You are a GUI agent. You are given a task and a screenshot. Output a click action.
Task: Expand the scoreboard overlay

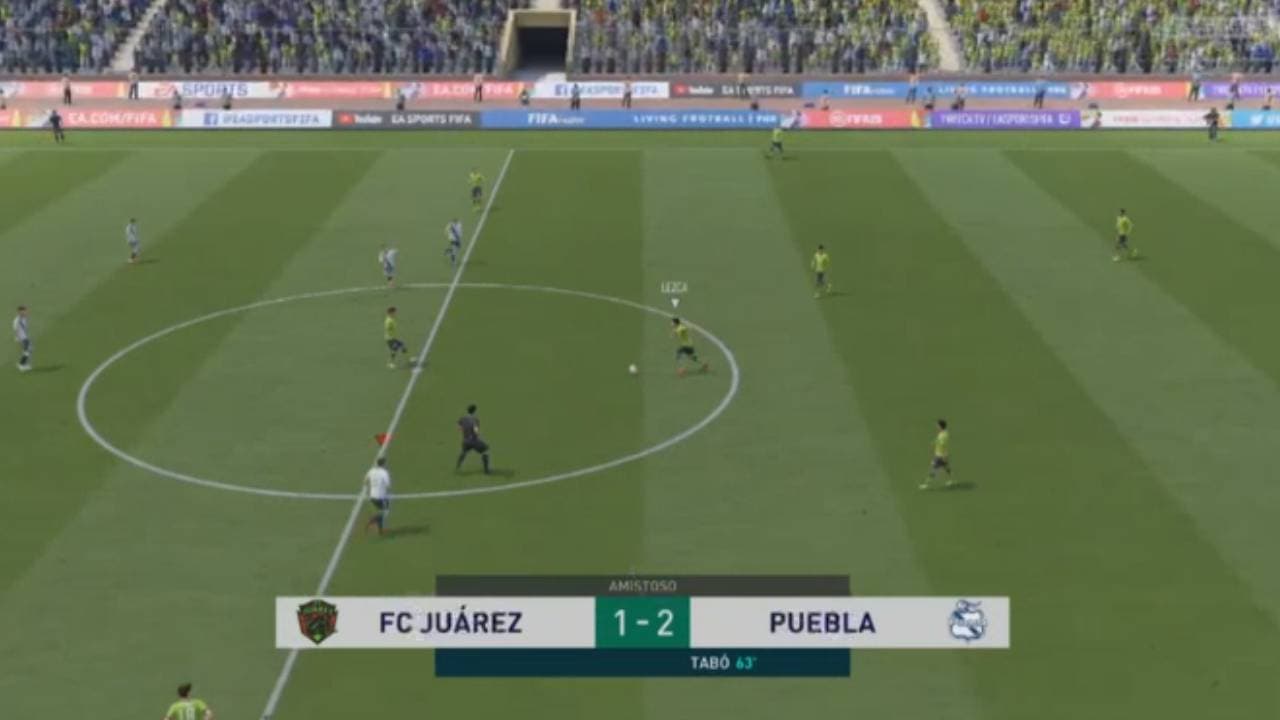[x=640, y=620]
